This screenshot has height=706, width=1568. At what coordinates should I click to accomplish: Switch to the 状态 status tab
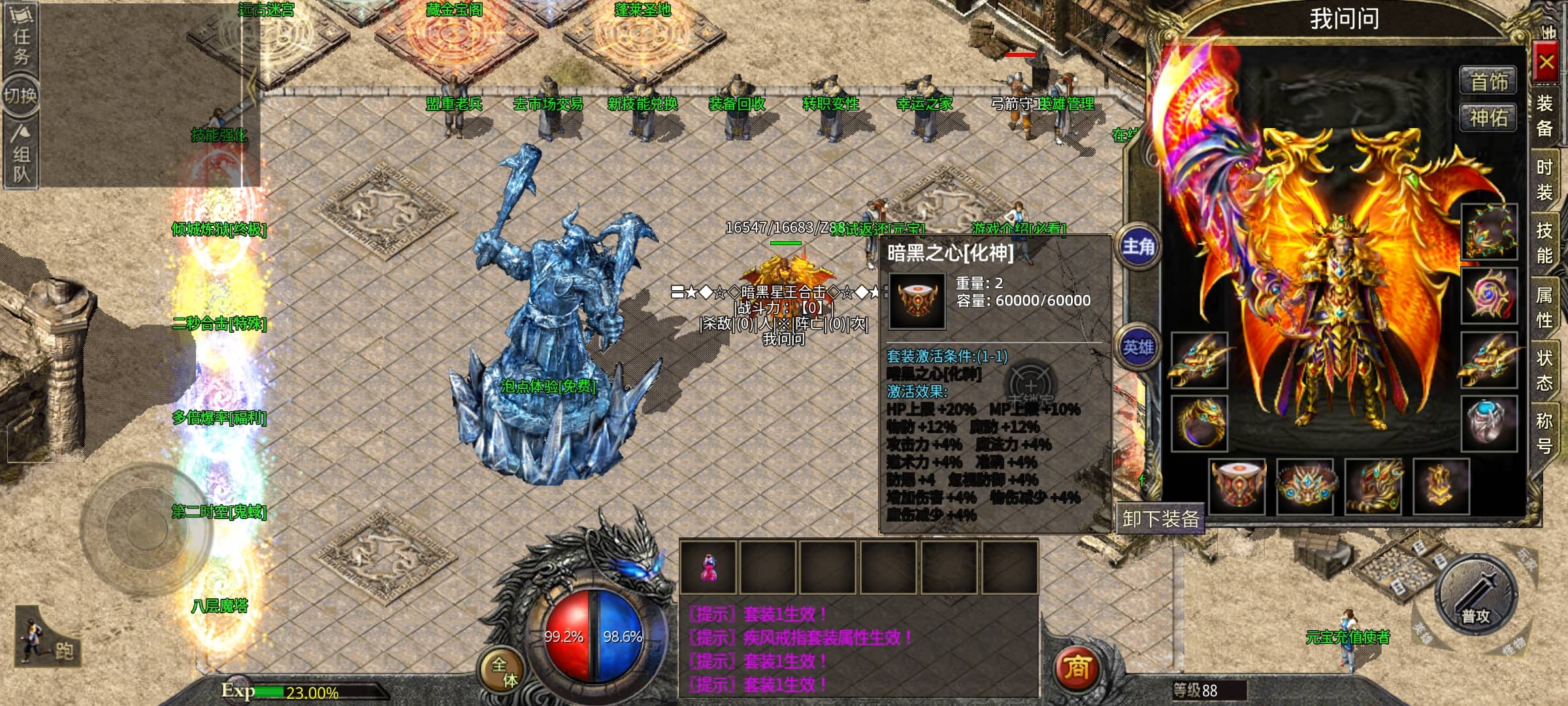[1544, 370]
